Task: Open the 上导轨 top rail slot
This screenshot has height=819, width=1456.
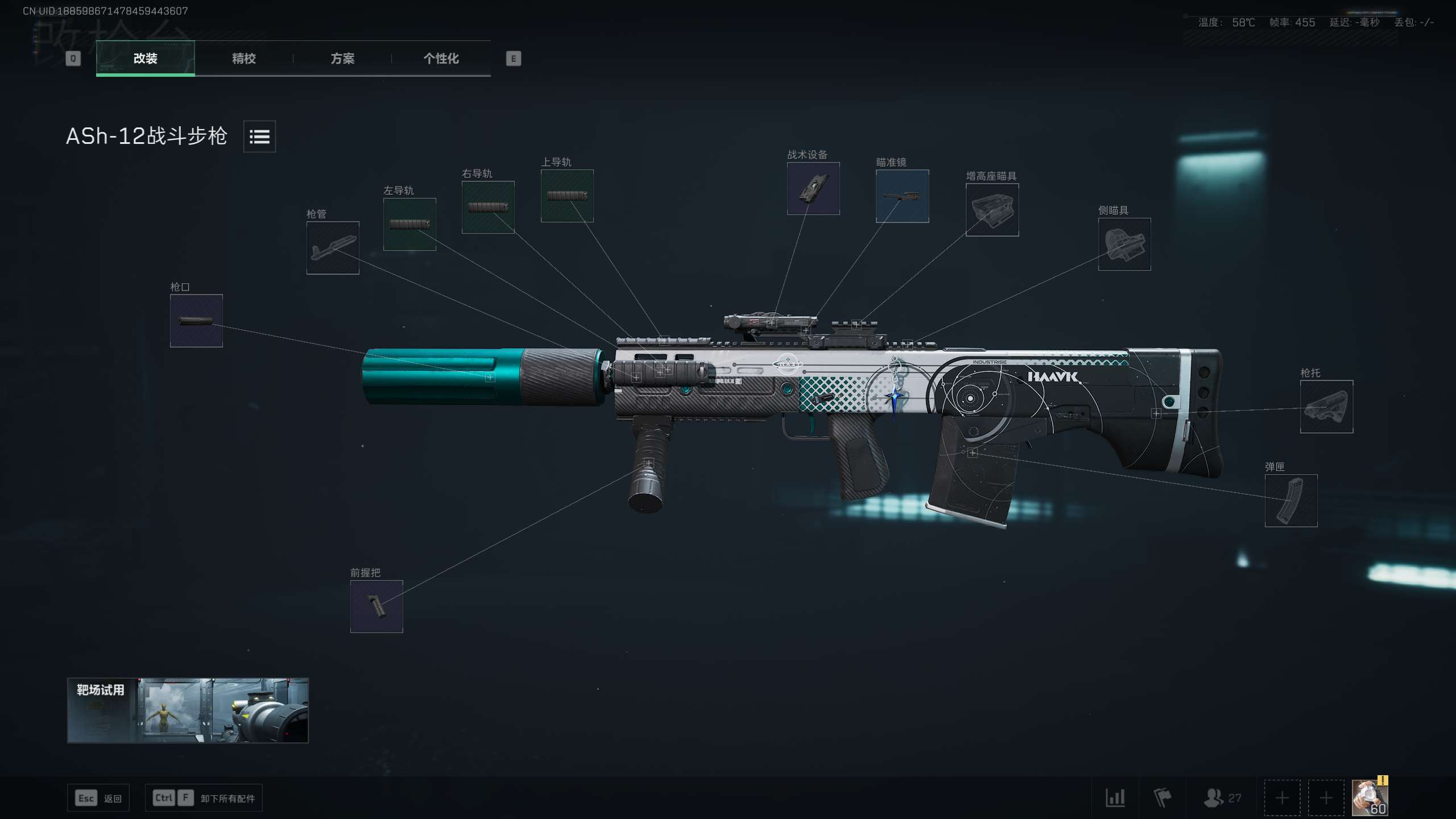Action: pos(567,196)
